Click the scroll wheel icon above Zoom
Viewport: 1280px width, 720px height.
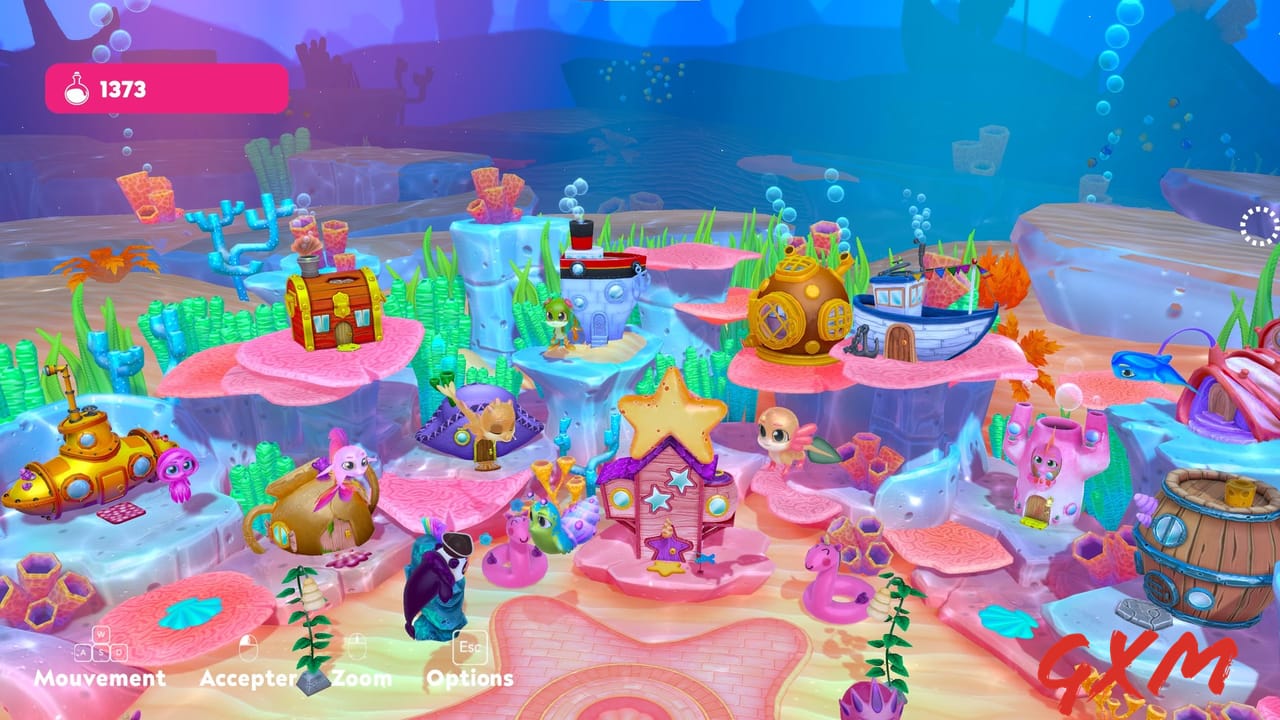click(x=355, y=647)
